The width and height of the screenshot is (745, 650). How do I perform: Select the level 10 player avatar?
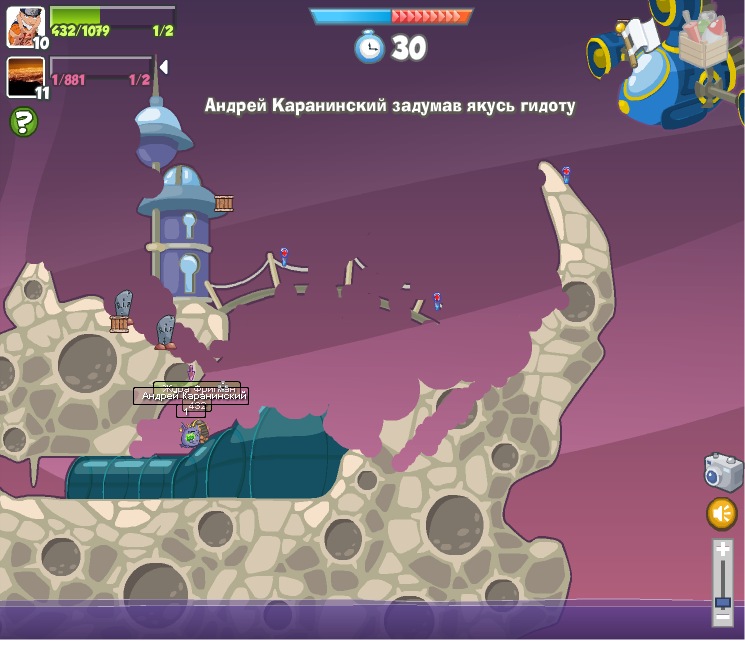(25, 26)
